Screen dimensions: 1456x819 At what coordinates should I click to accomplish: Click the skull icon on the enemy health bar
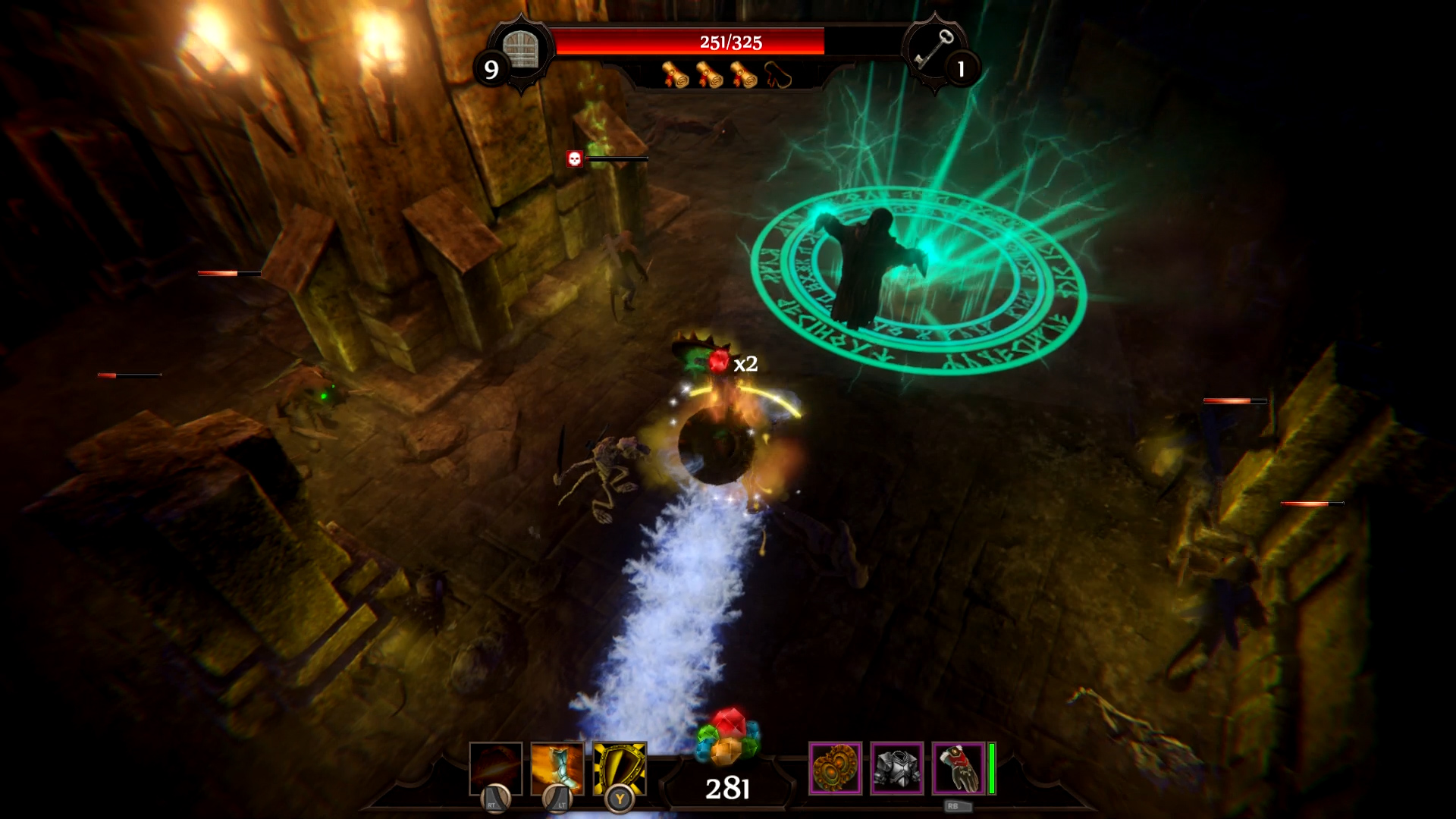click(575, 158)
